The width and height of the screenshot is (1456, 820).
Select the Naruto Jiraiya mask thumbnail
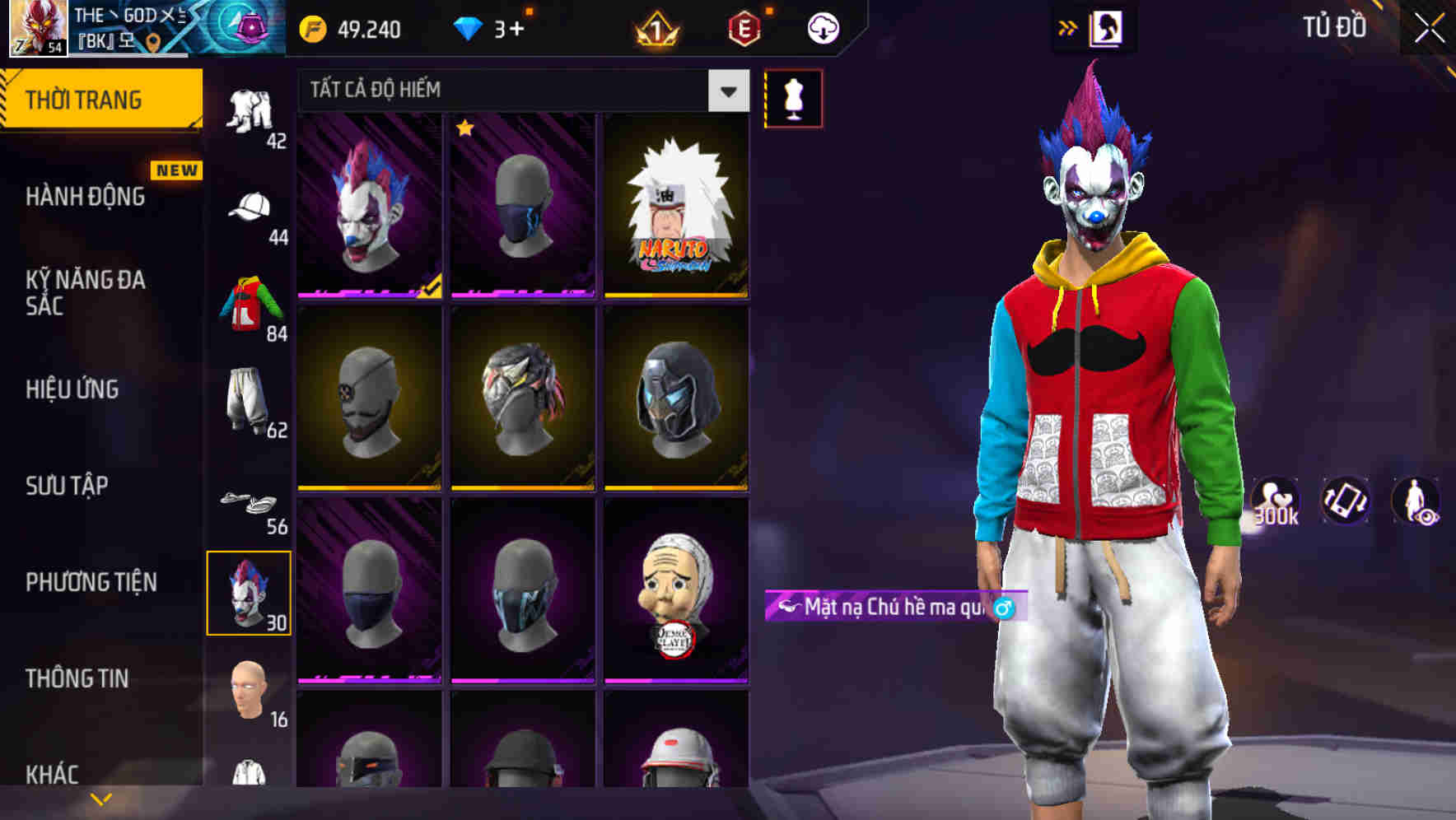[x=675, y=206]
